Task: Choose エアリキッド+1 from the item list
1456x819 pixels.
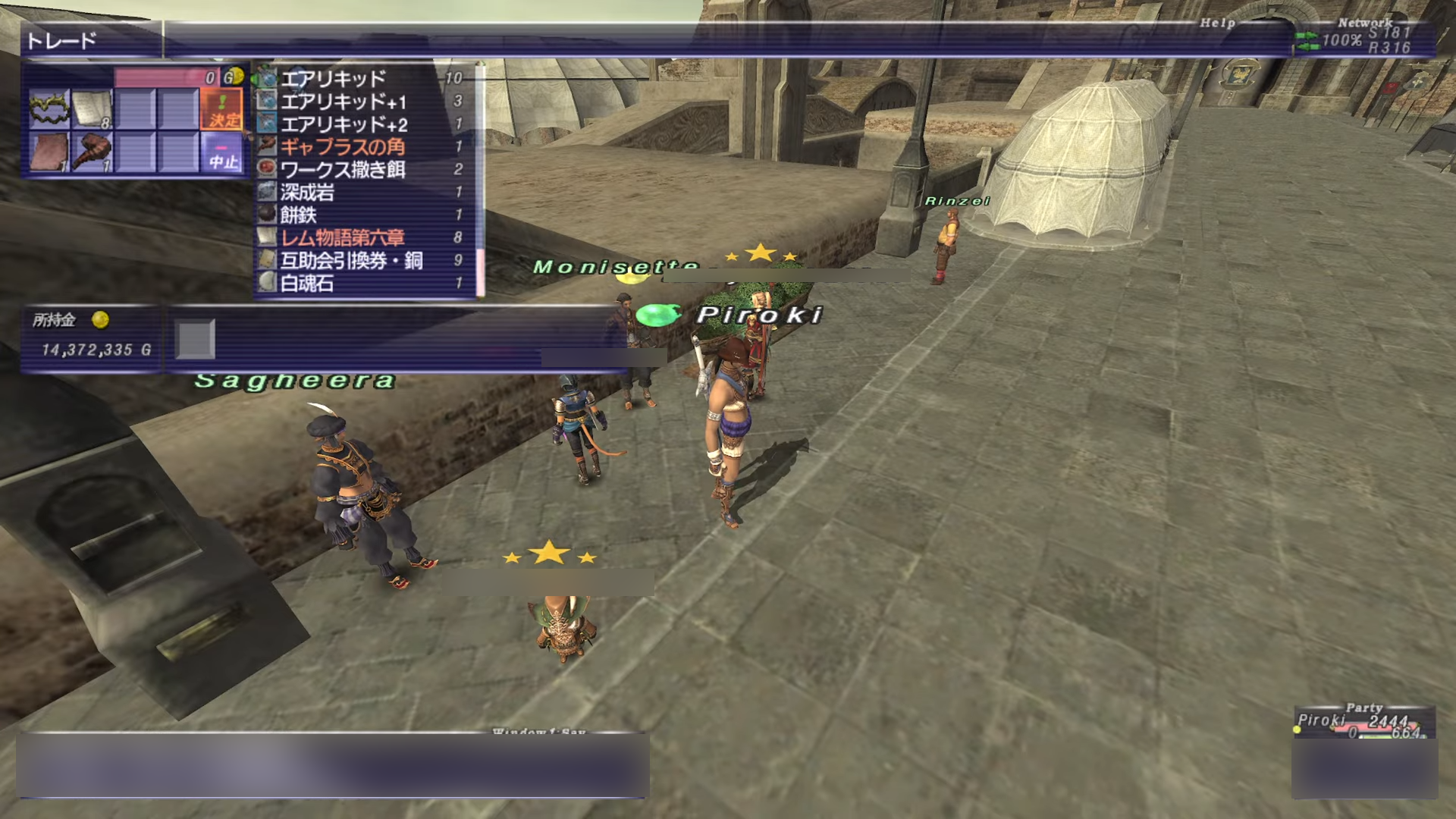Action: 344,101
